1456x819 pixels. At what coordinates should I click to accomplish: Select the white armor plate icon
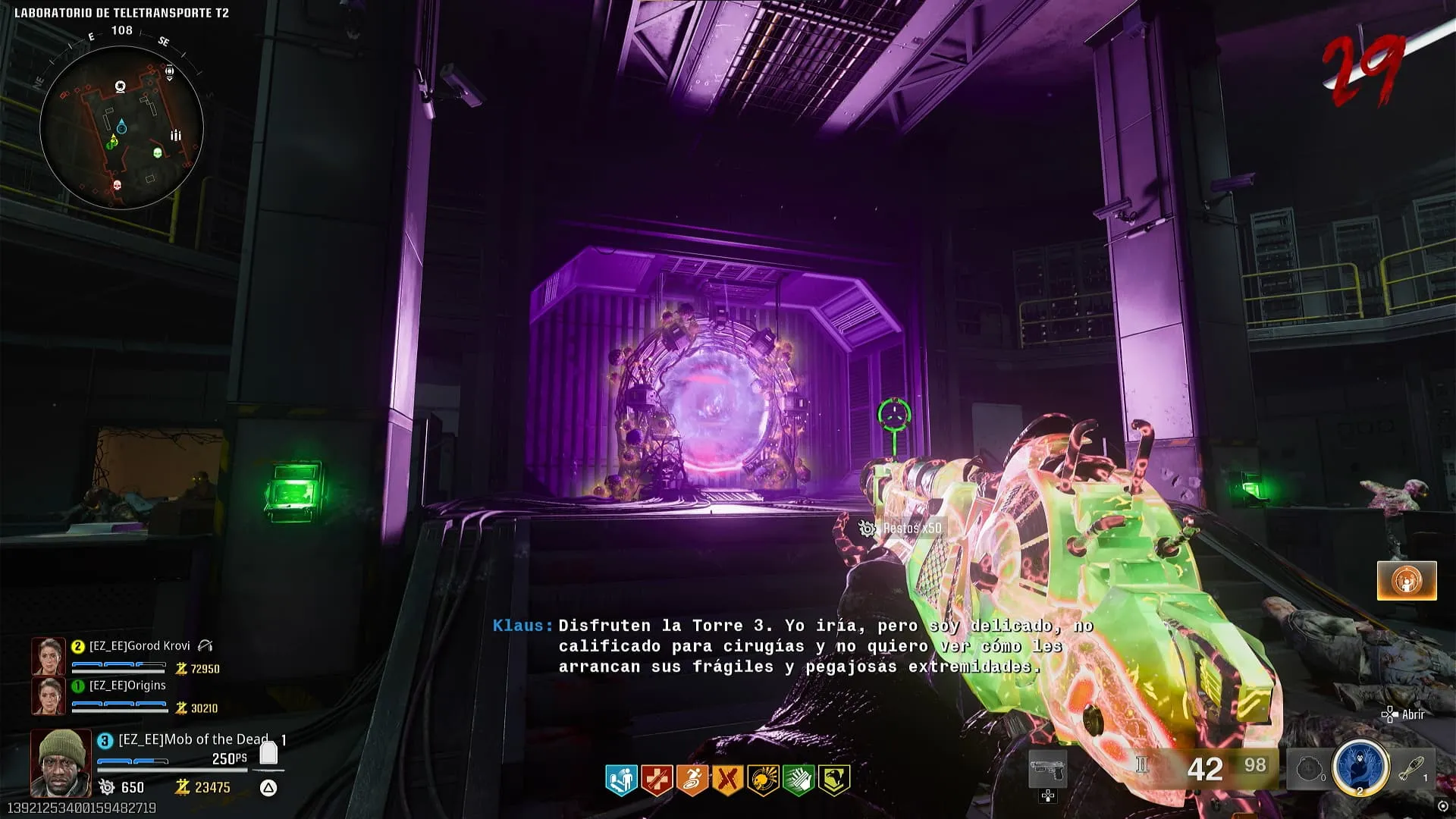coord(268,752)
